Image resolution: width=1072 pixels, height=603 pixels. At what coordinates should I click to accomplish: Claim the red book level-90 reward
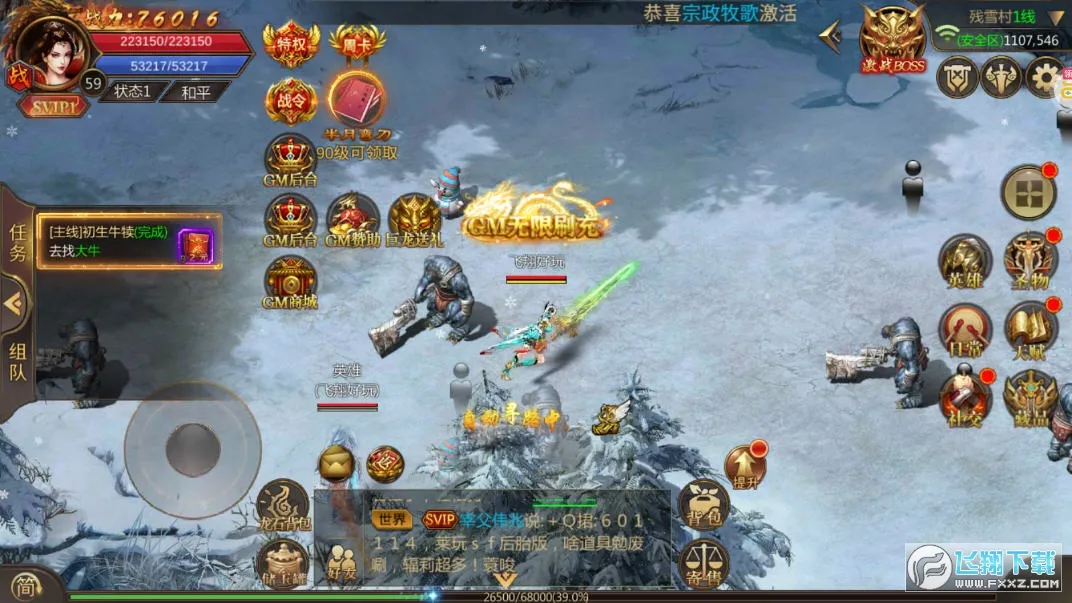357,102
